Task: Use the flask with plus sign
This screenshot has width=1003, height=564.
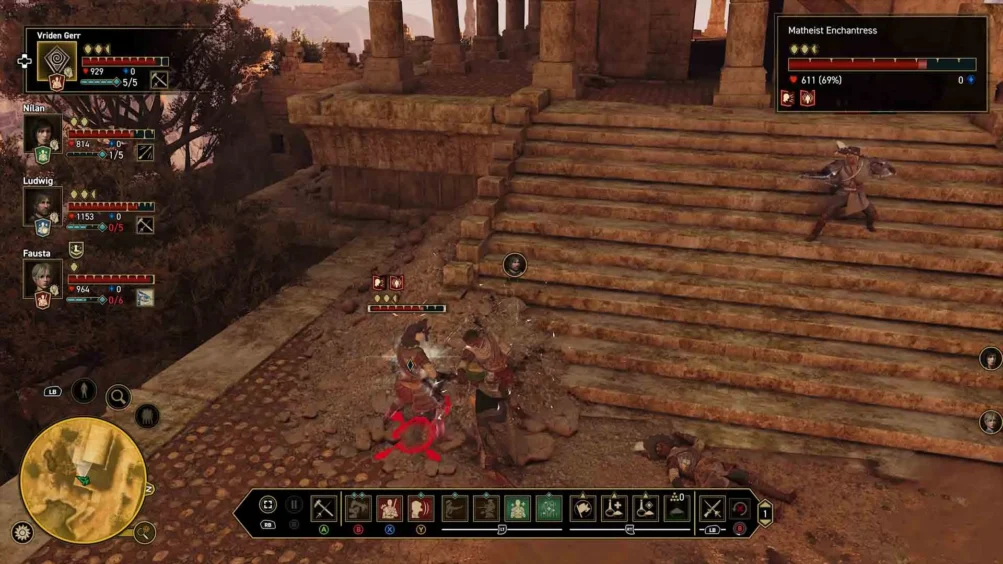Action: click(614, 508)
